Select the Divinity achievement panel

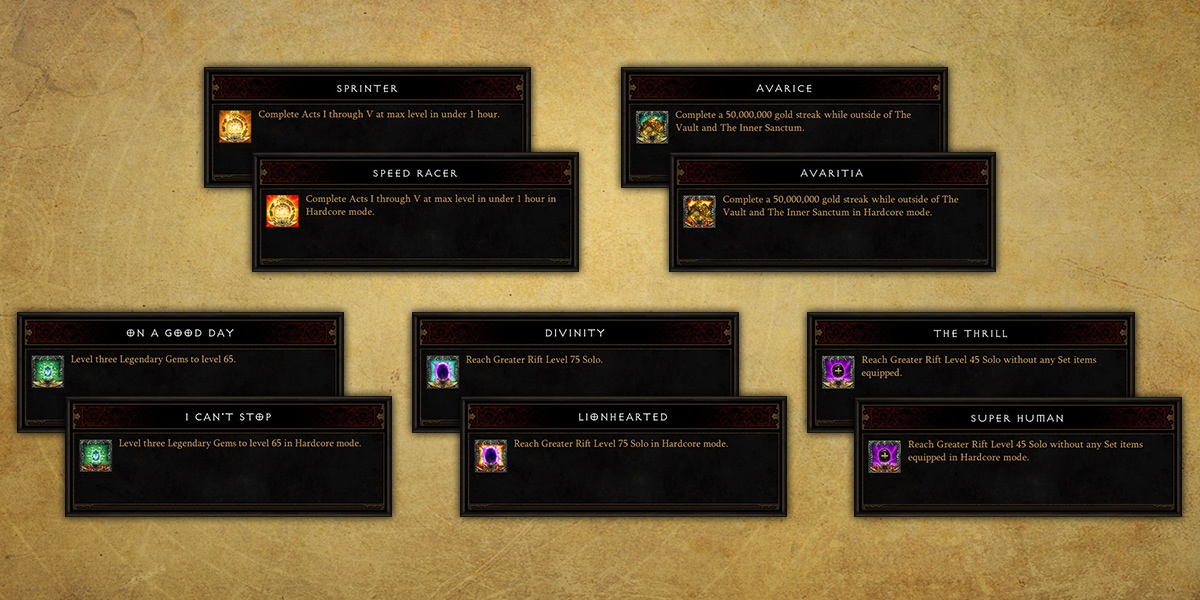point(575,333)
